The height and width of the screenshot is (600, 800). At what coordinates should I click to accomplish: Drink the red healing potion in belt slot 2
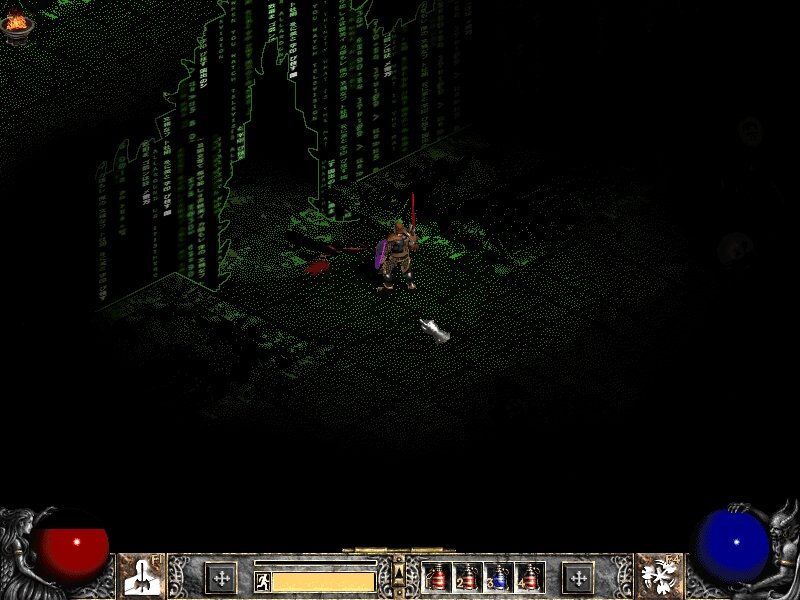469,577
